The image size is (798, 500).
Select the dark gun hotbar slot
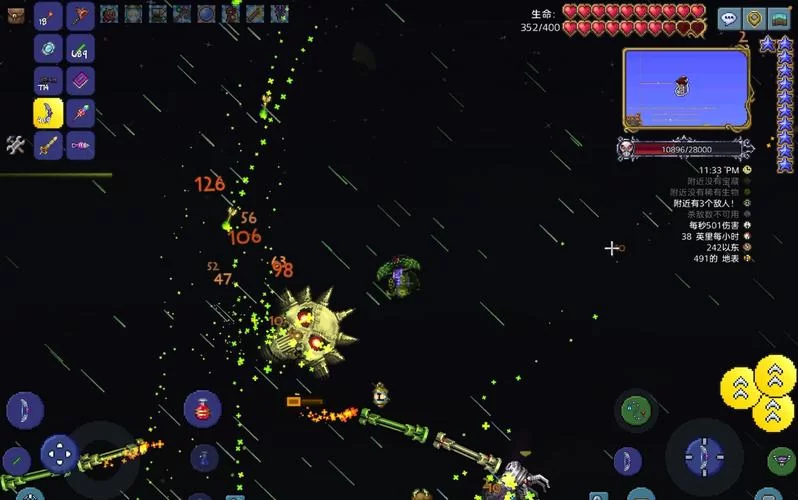(x=48, y=81)
